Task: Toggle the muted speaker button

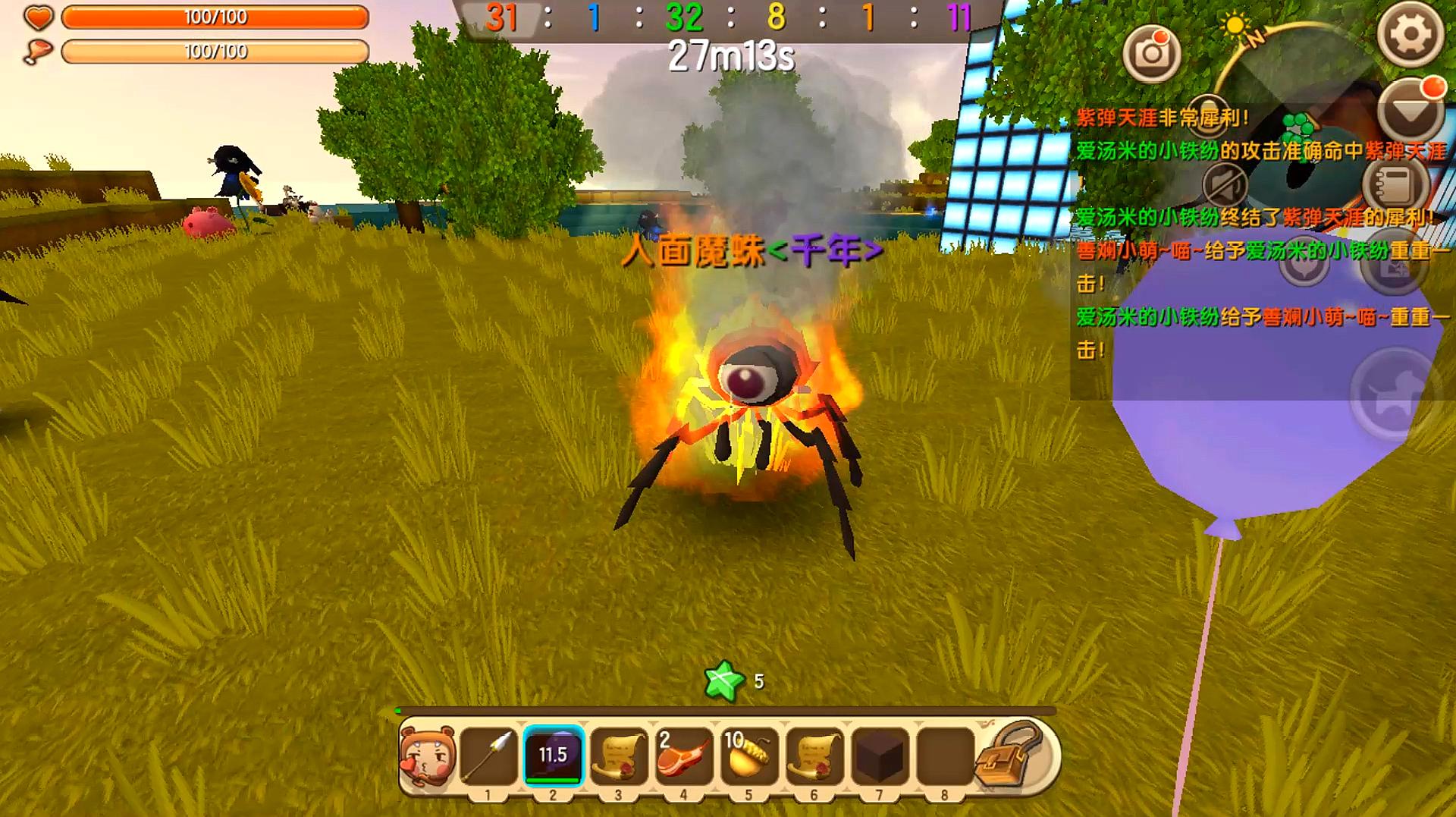Action: pyautogui.click(x=1226, y=186)
